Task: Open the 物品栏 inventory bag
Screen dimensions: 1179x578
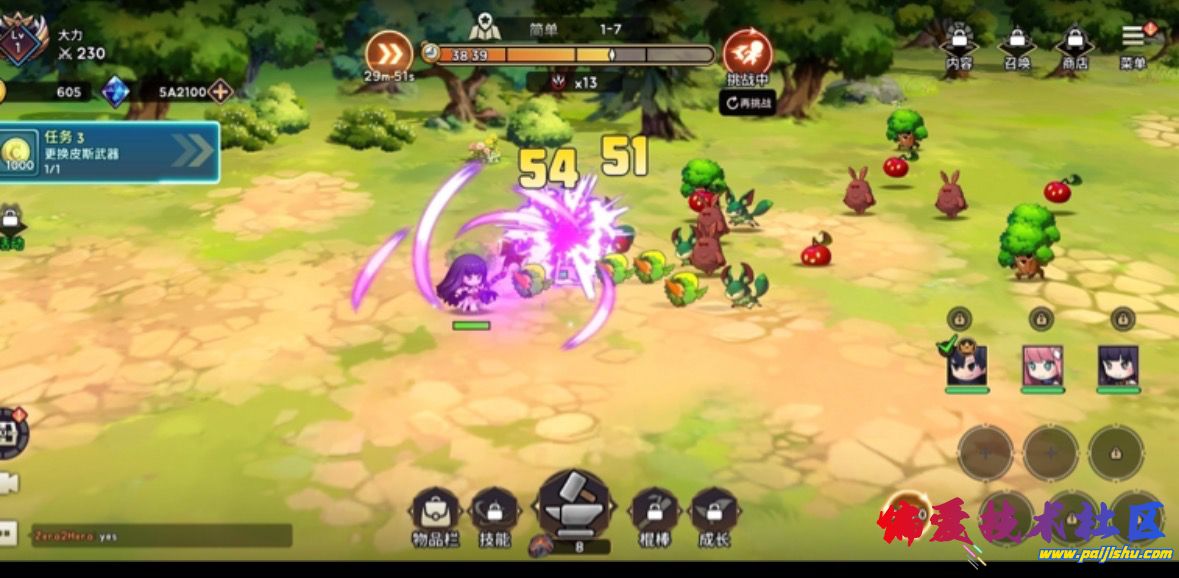Action: point(435,516)
